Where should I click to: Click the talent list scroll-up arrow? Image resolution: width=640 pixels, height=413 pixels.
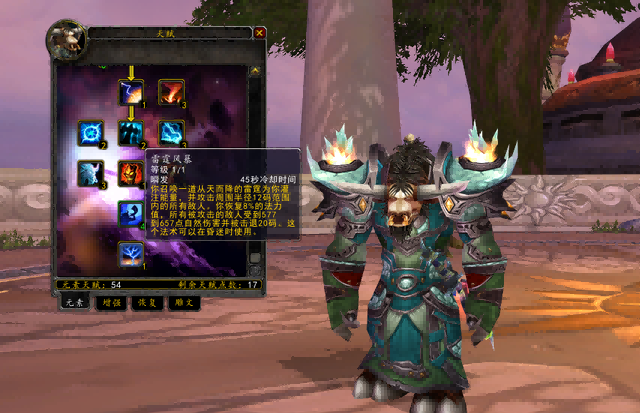[255, 72]
